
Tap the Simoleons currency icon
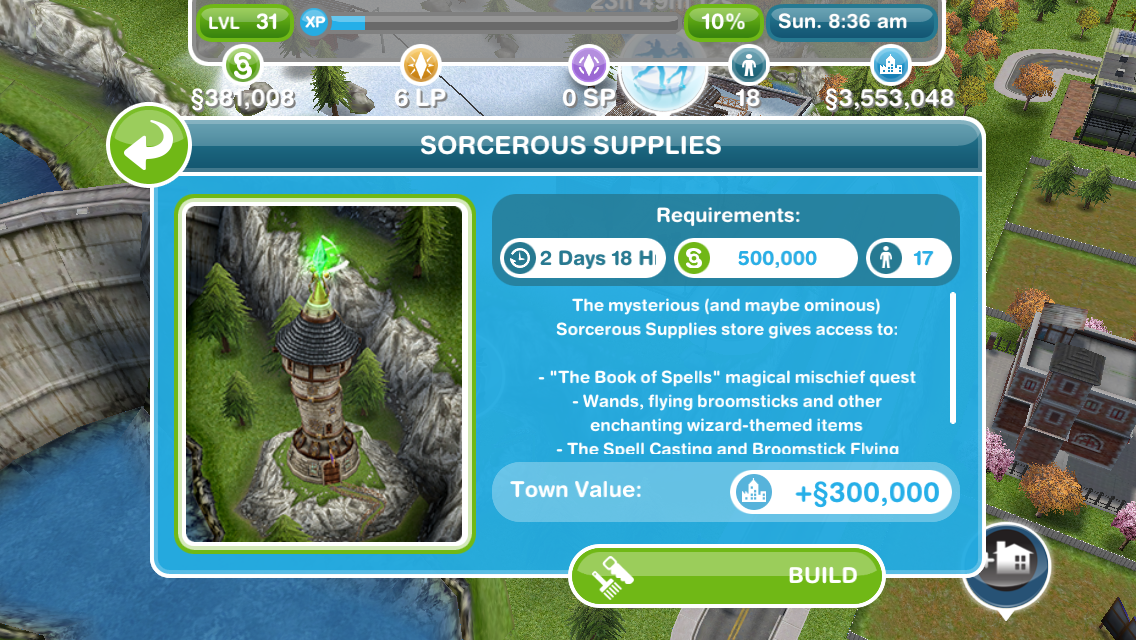[244, 66]
